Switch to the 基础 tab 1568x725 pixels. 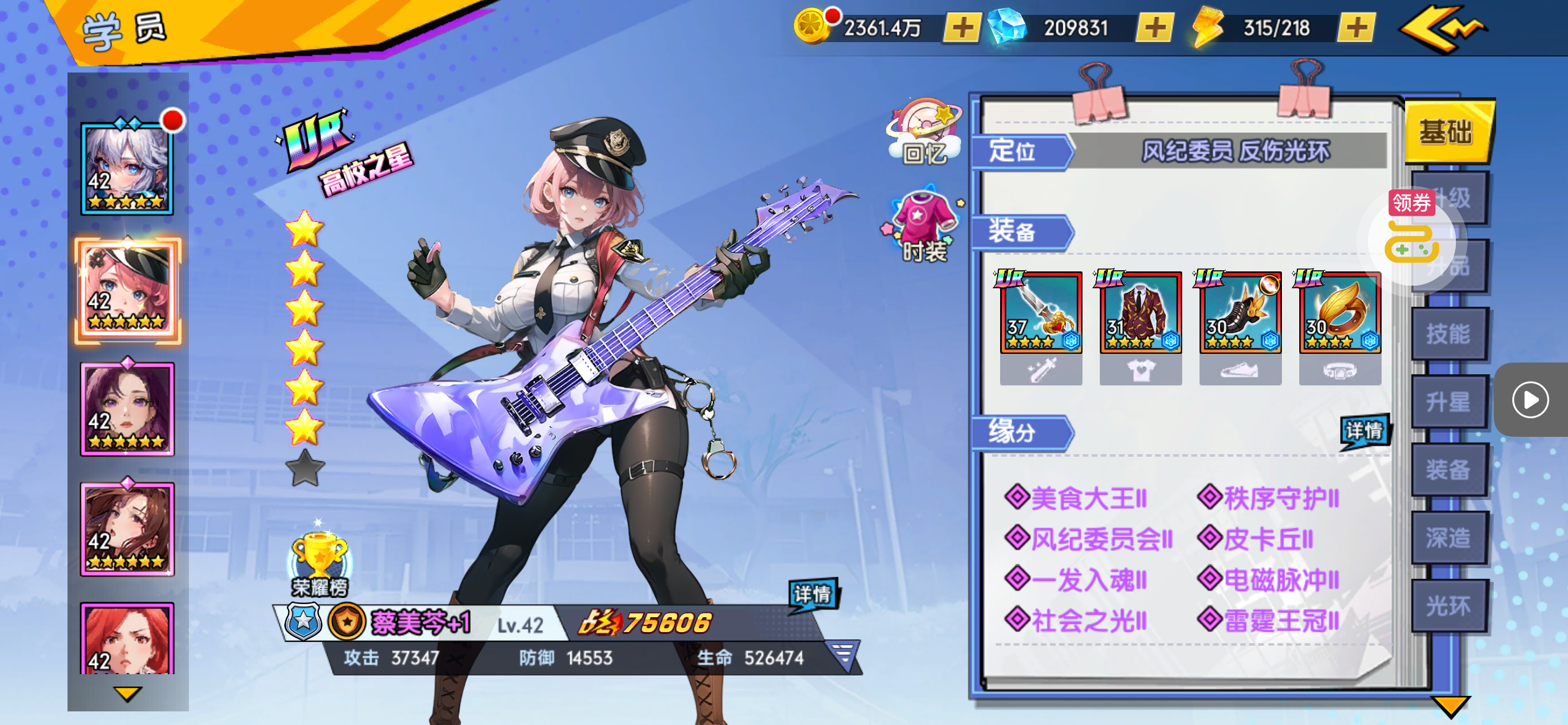pyautogui.click(x=1448, y=132)
